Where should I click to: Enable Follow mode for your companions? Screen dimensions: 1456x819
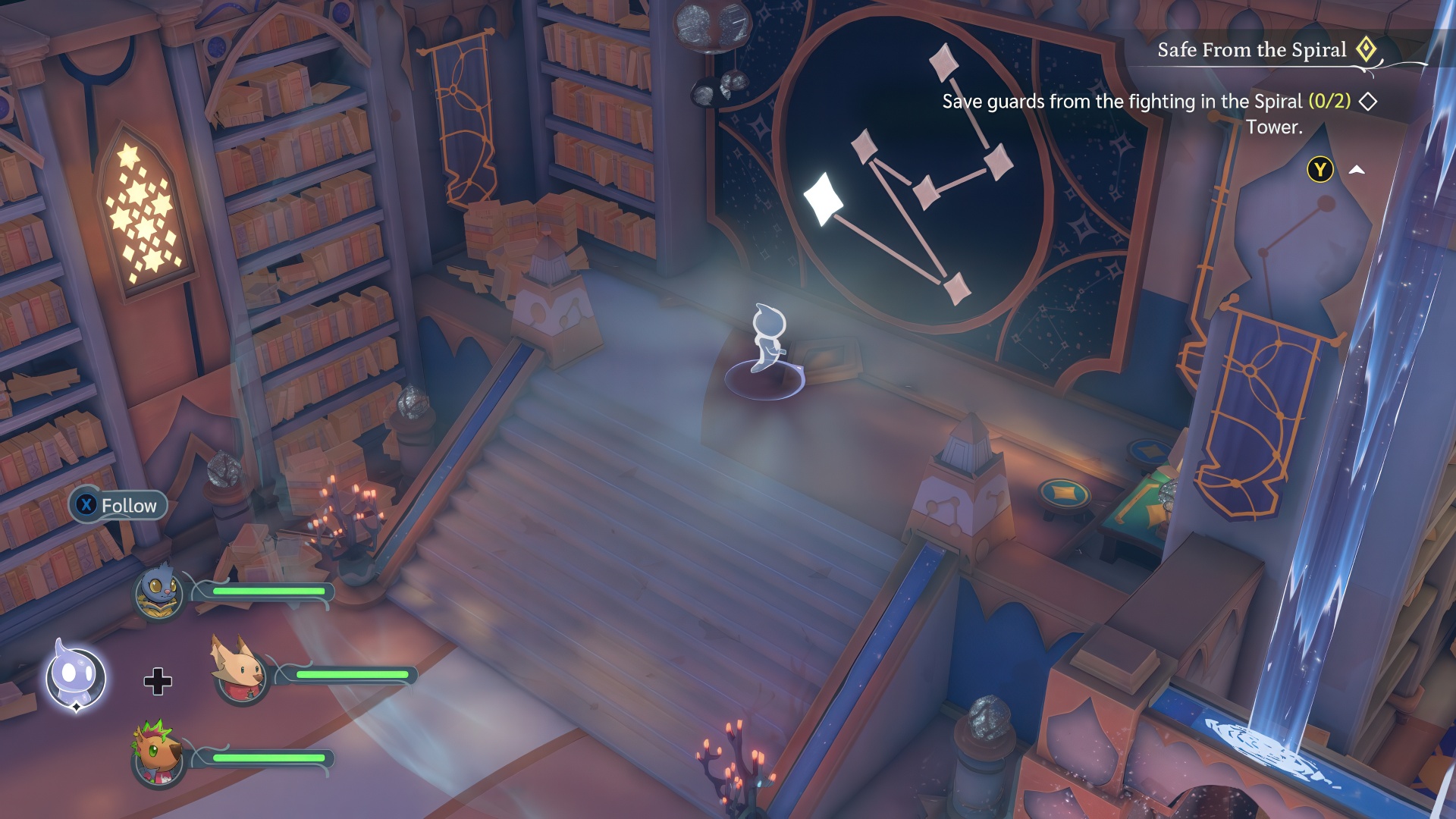click(118, 505)
